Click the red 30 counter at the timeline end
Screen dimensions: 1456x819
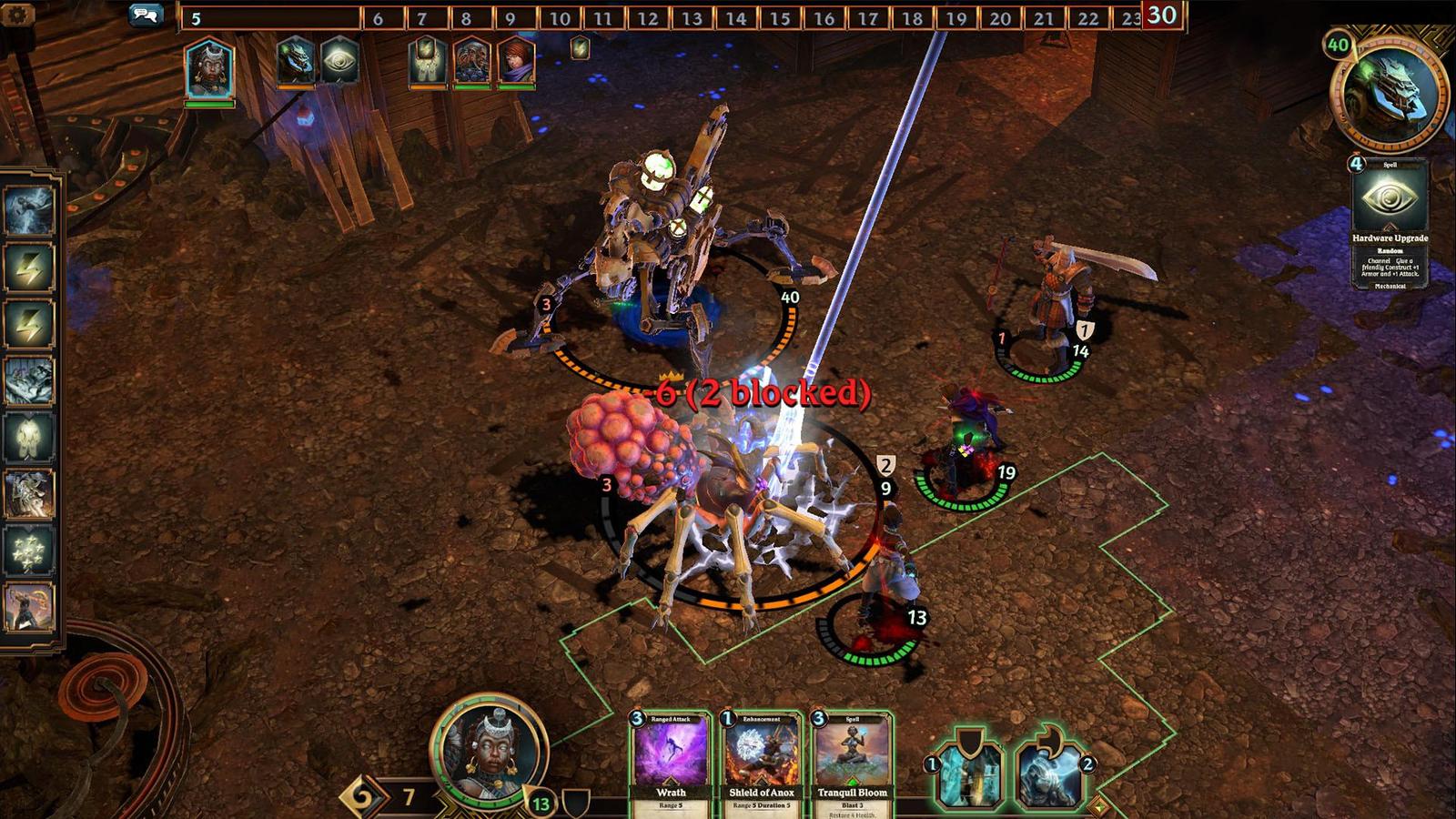tap(1162, 15)
